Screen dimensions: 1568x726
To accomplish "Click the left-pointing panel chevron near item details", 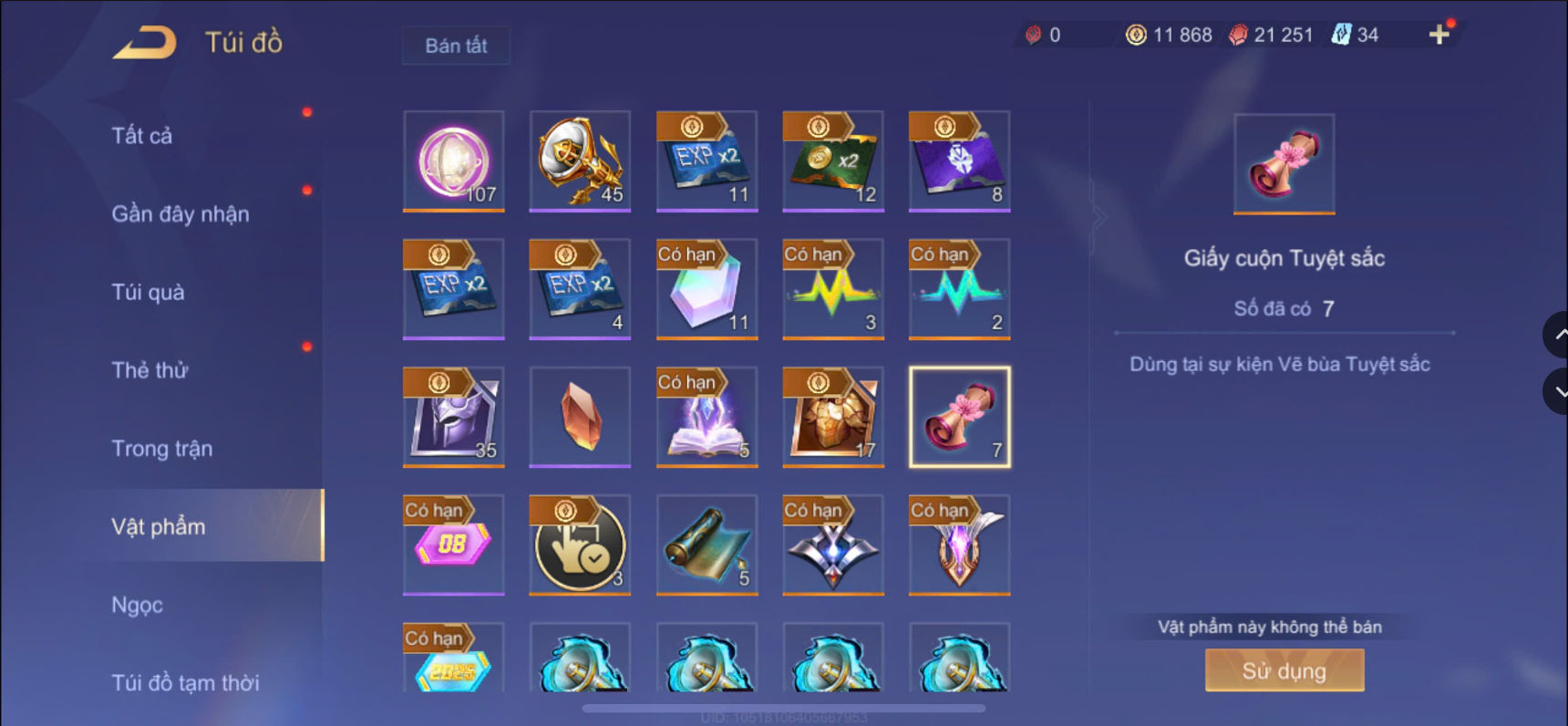I will (x=1099, y=217).
